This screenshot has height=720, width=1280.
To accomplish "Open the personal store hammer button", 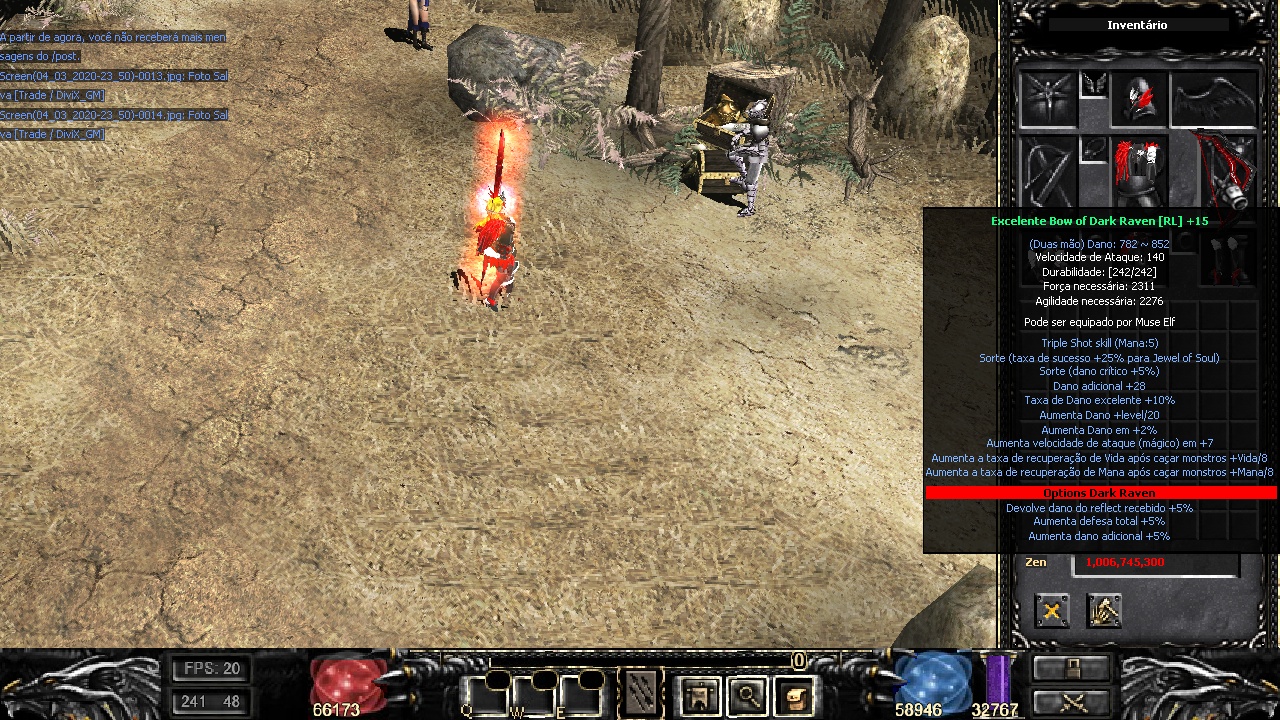I will (1104, 611).
